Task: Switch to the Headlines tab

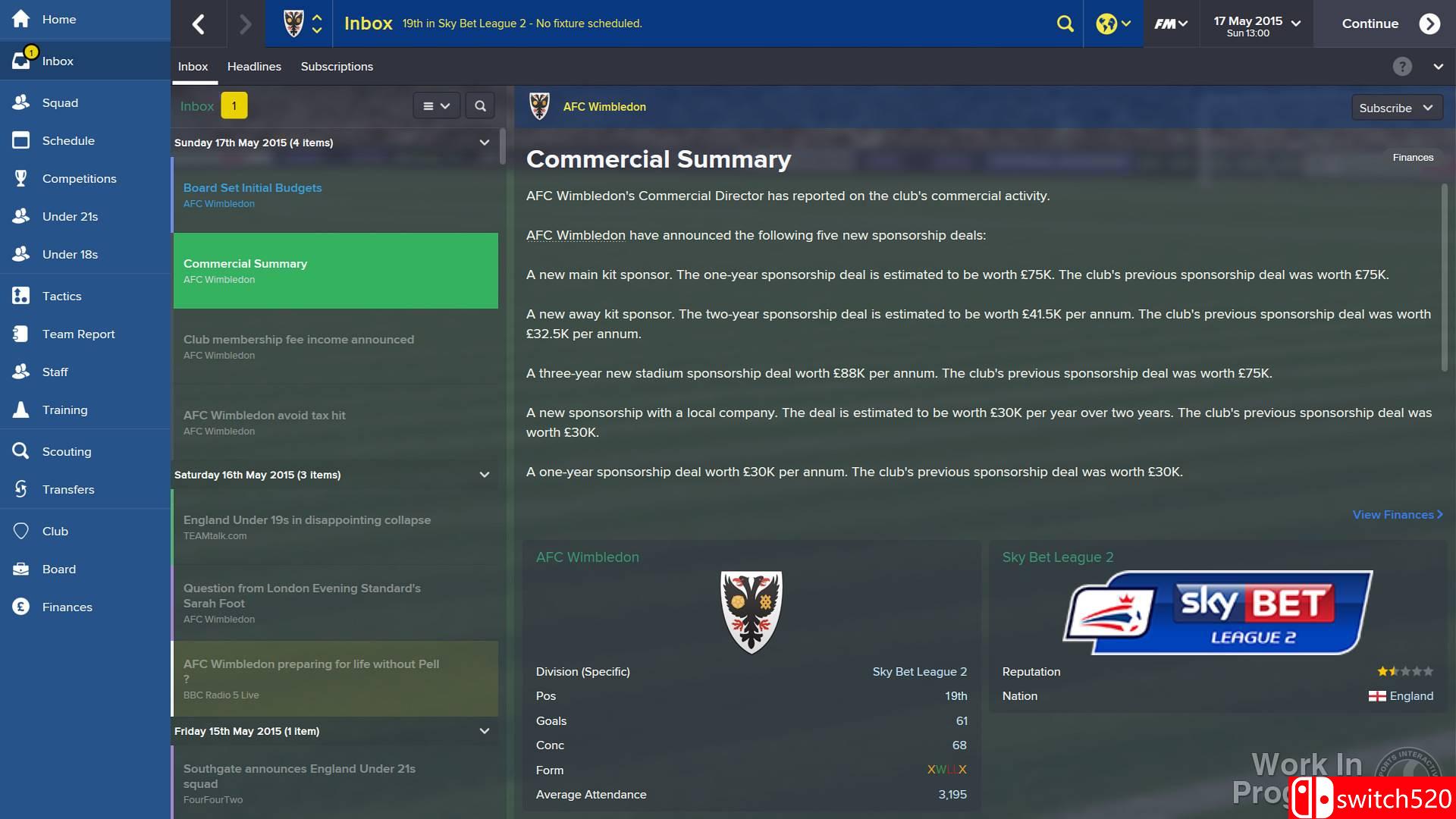Action: (253, 67)
